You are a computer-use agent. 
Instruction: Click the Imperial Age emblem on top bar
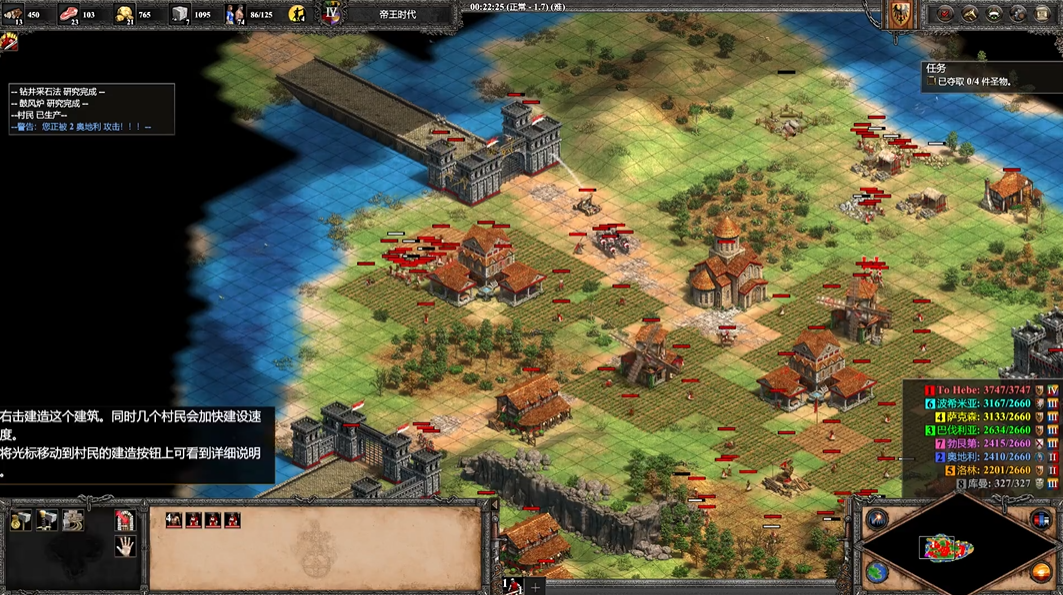(332, 14)
